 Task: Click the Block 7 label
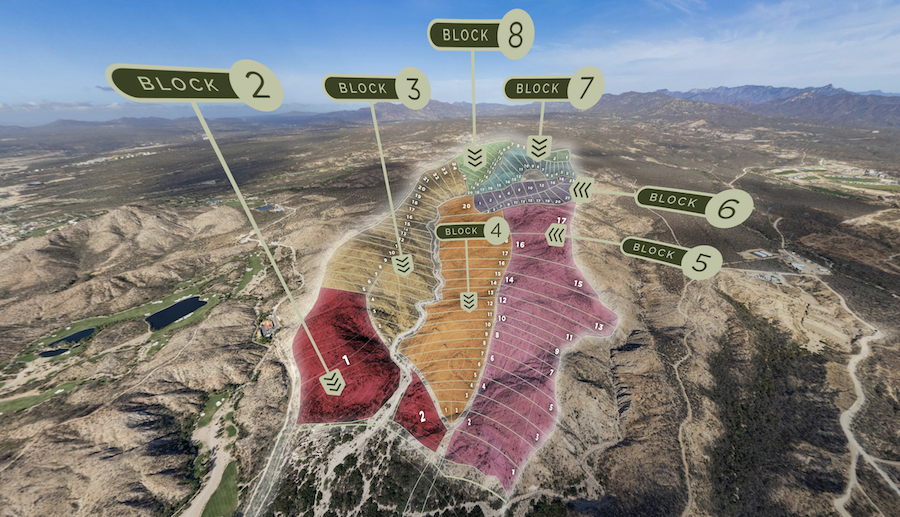tap(553, 88)
